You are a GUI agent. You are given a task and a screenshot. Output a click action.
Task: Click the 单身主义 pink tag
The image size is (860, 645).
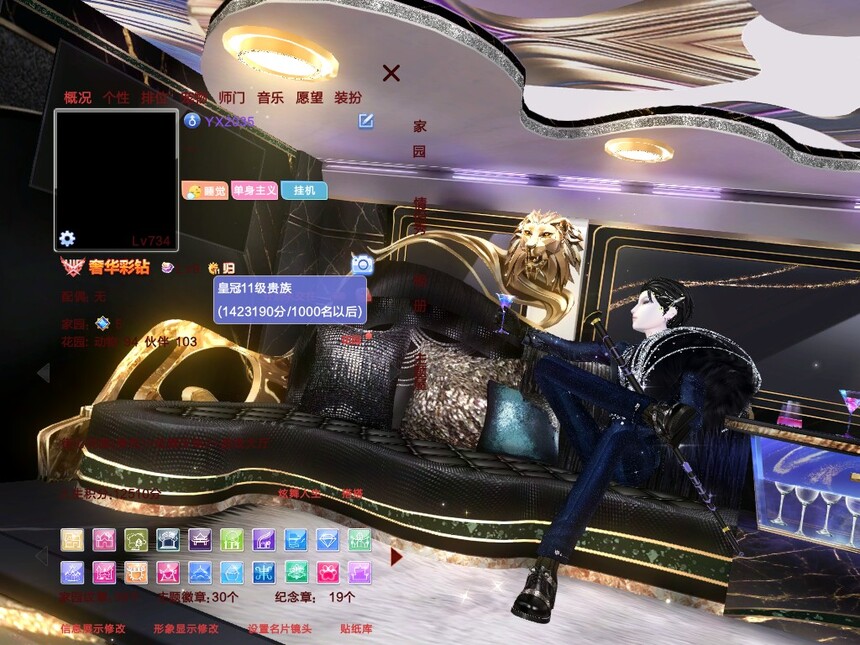click(254, 190)
